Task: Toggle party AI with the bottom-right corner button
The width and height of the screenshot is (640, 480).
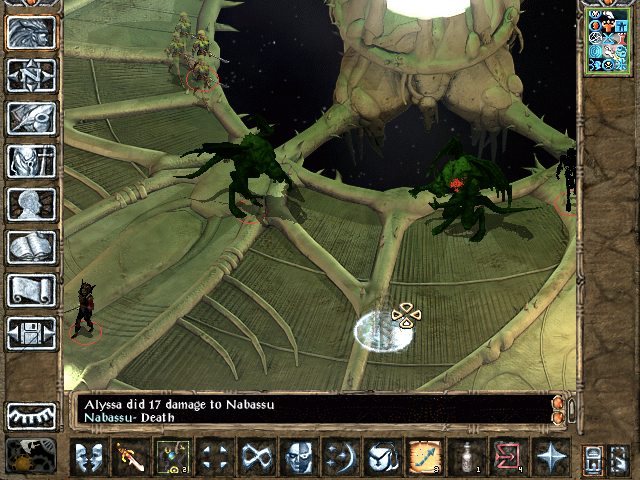Action: [620, 459]
